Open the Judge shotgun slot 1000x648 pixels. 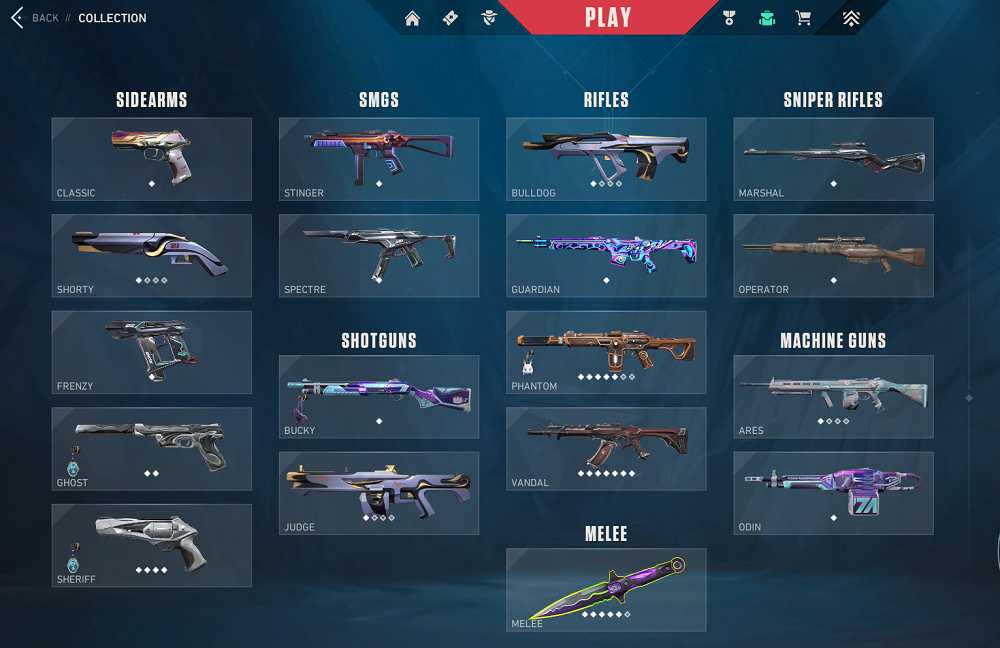click(379, 493)
